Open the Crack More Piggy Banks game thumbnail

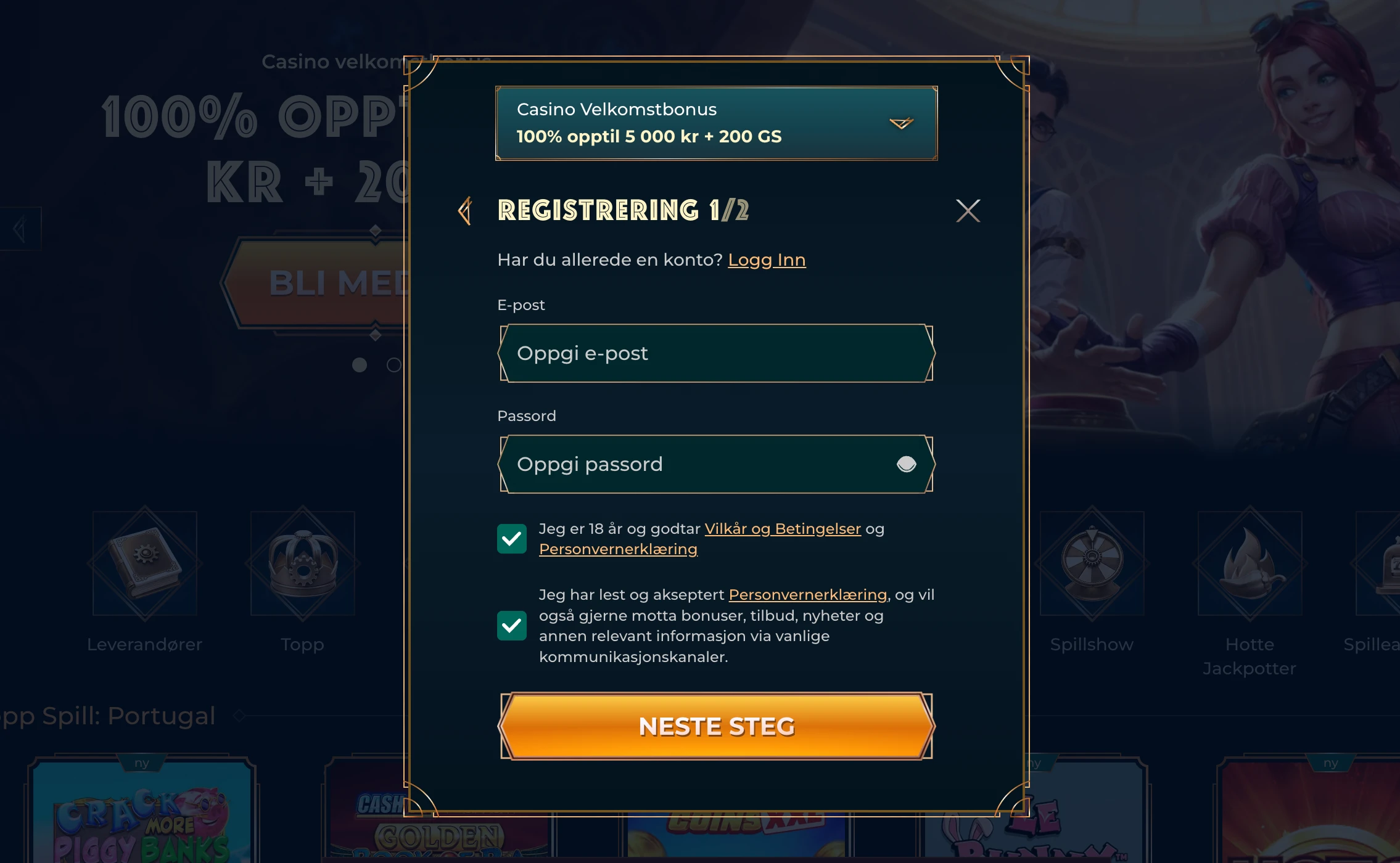tap(143, 820)
